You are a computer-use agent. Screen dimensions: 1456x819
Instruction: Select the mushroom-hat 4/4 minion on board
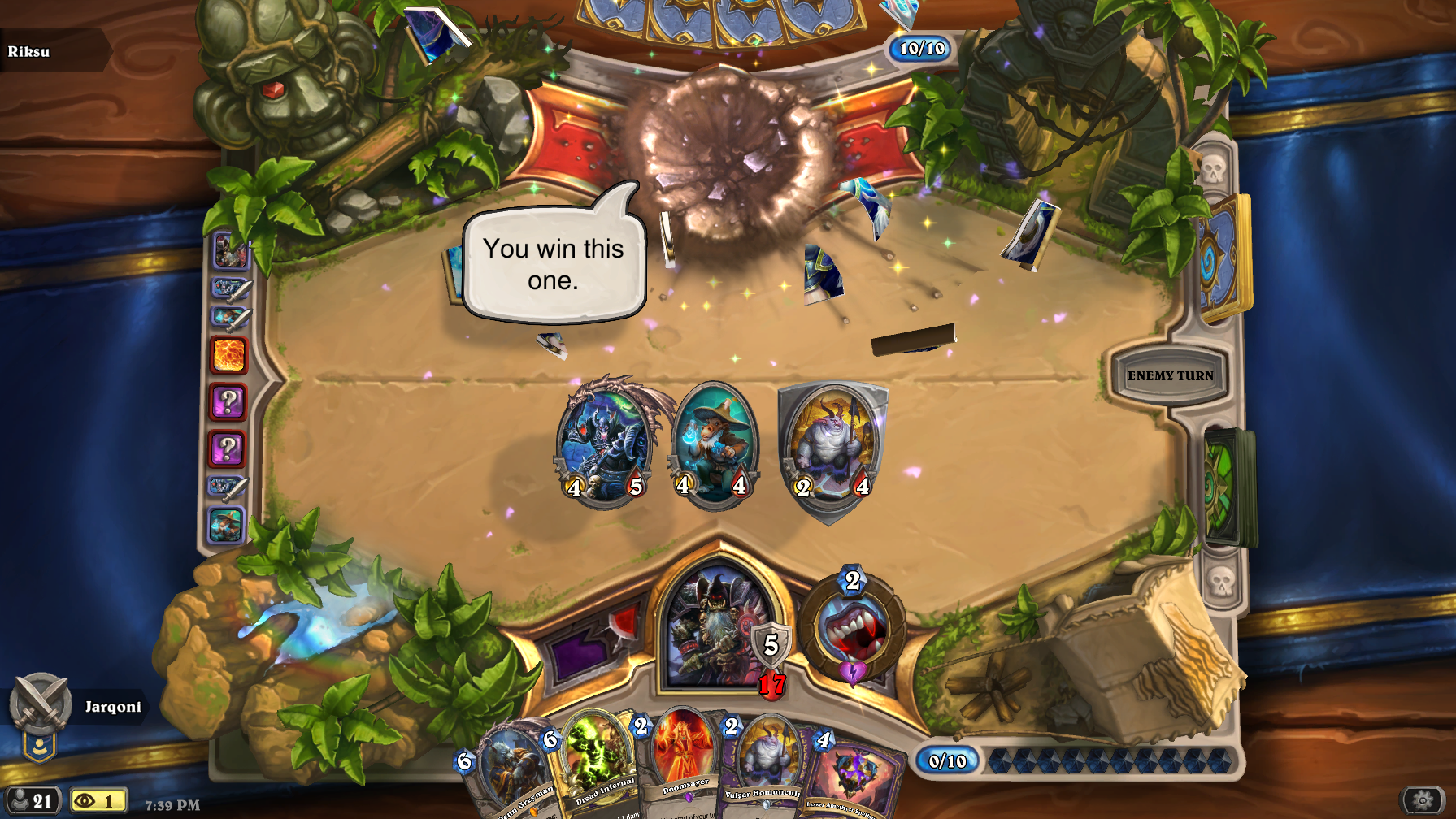[715, 443]
